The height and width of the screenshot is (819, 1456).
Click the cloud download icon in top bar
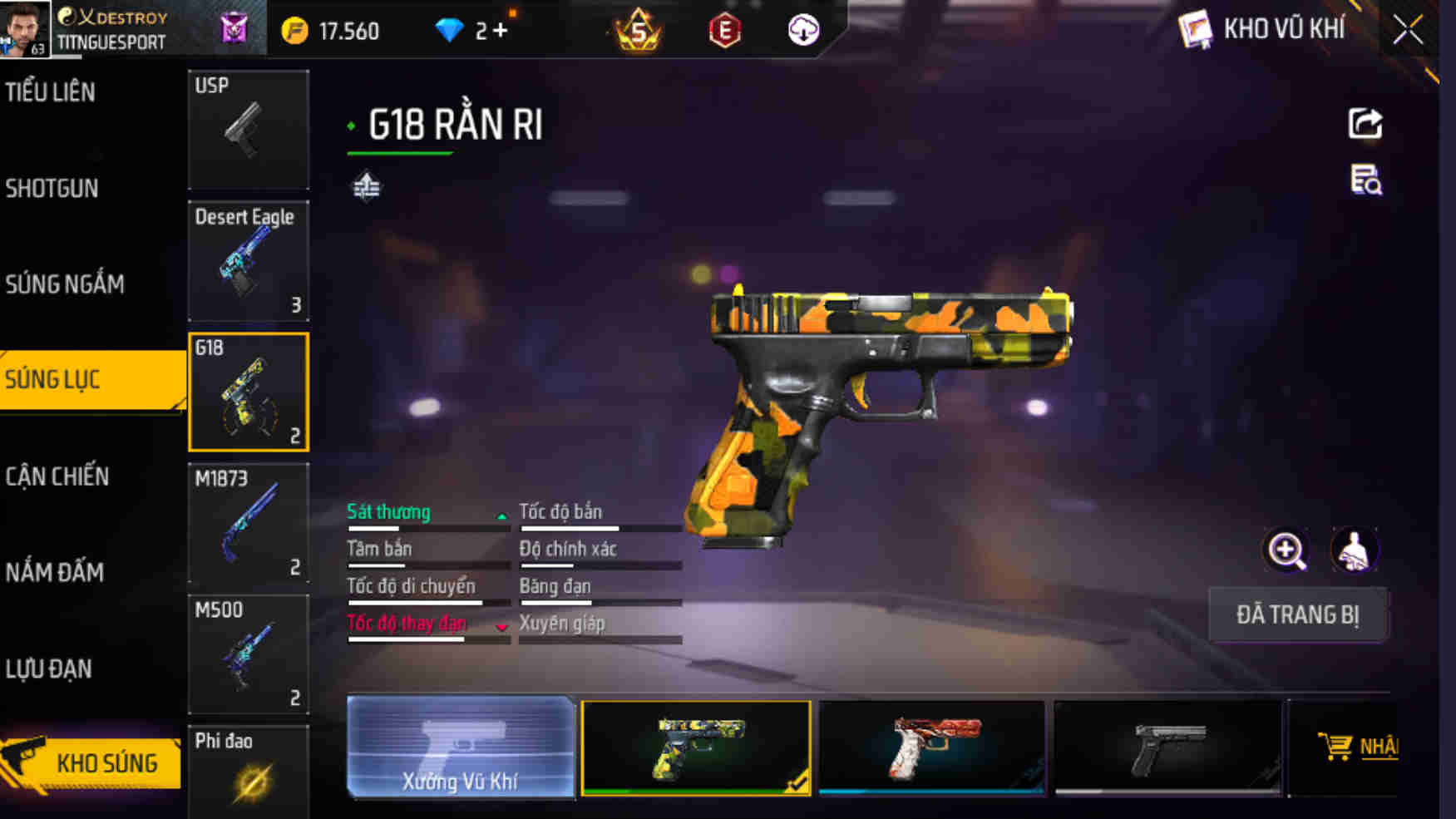click(801, 31)
